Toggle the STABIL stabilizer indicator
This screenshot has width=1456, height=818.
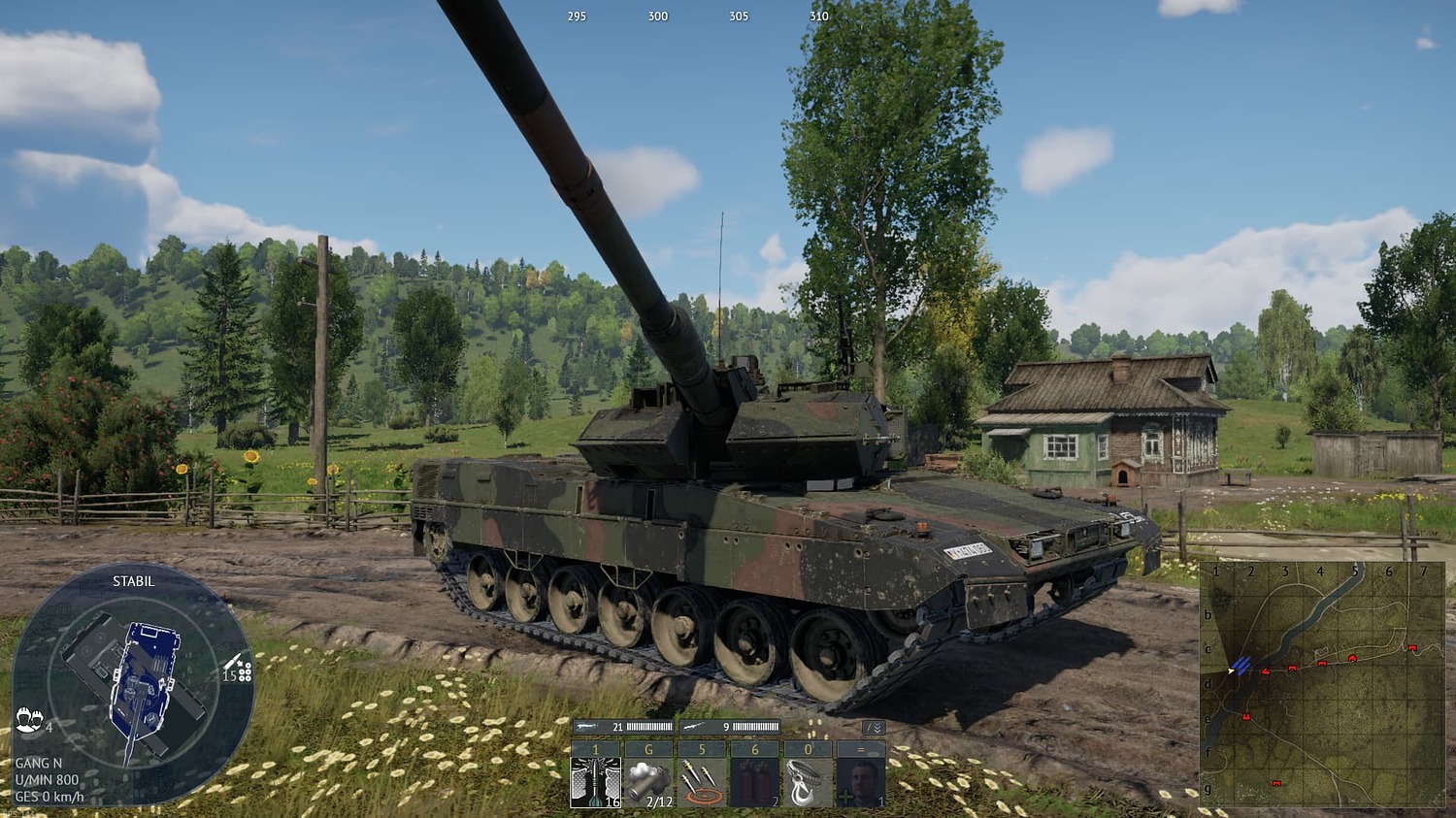(133, 581)
